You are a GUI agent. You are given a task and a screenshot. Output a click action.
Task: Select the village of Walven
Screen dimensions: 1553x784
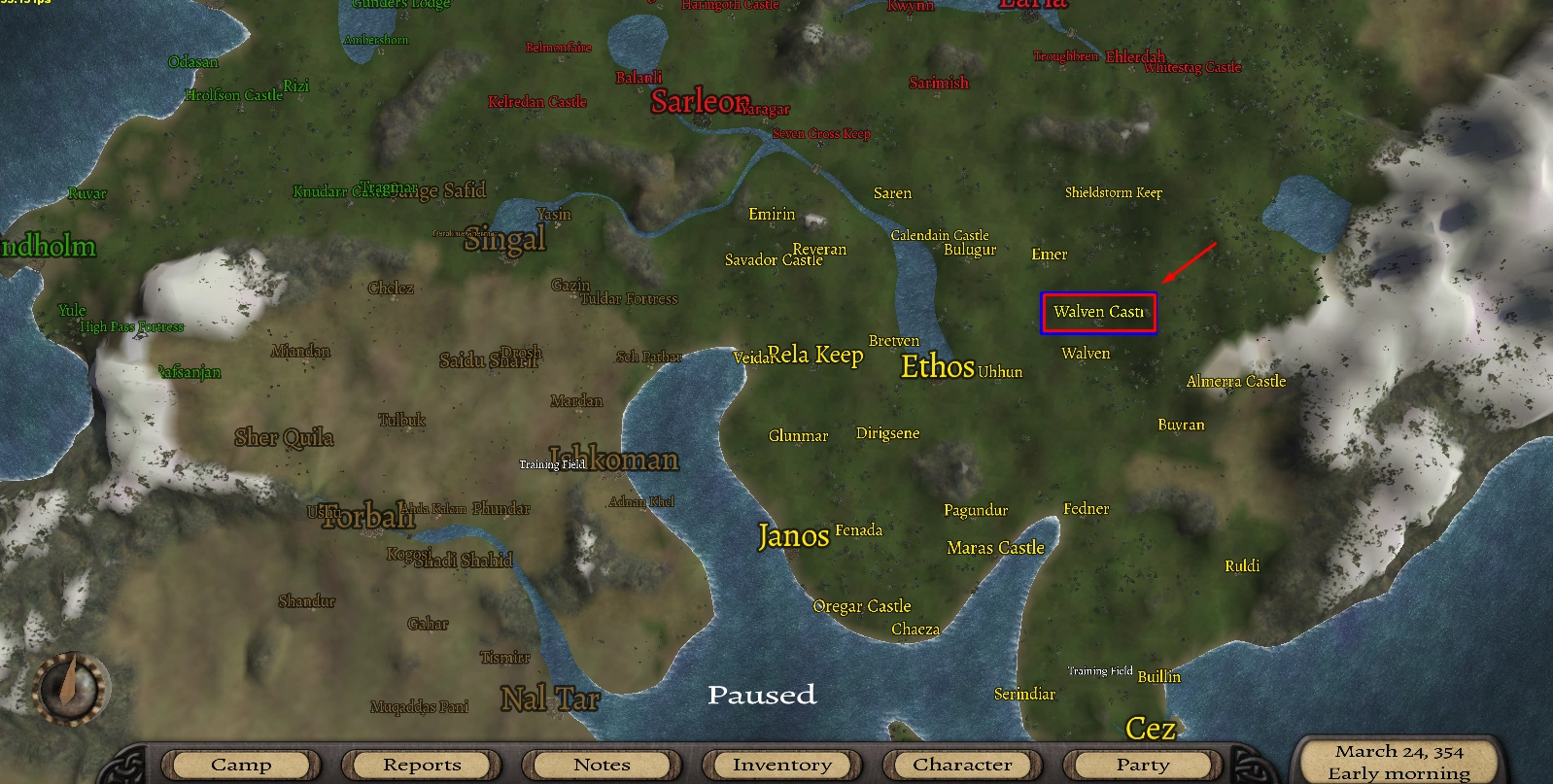(1086, 353)
